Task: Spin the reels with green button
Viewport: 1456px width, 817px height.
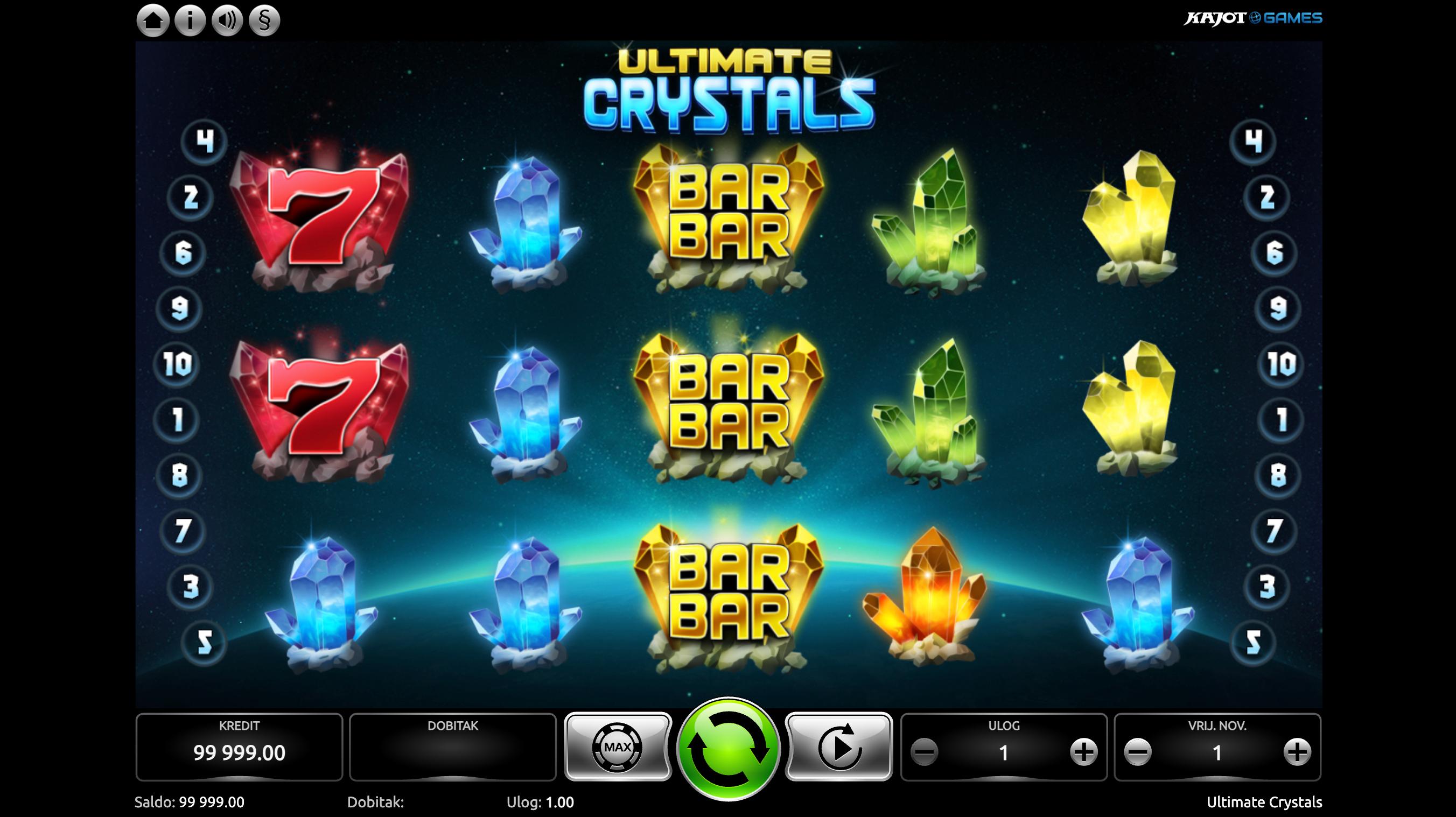Action: [728, 748]
